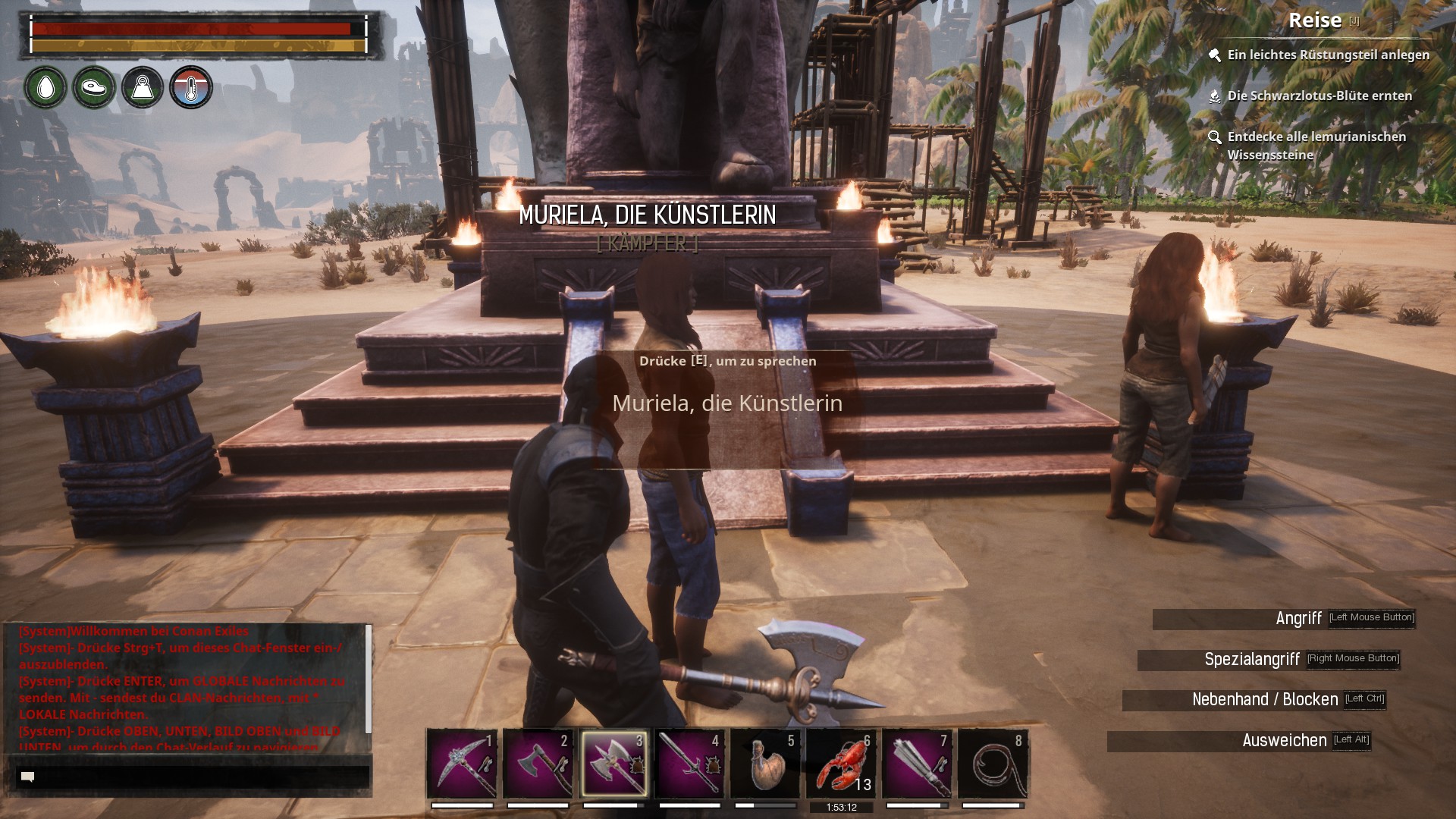Equip the bundled mace in slot 7
The width and height of the screenshot is (1456, 819).
point(917,764)
